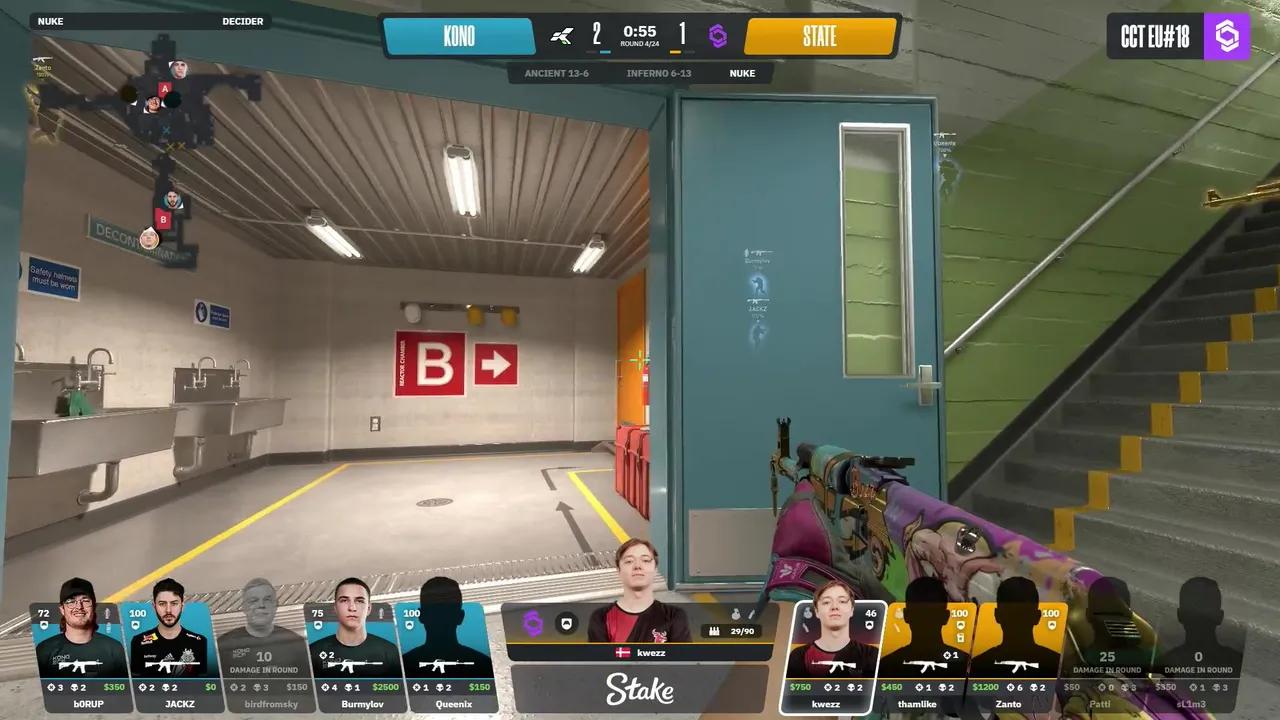The height and width of the screenshot is (720, 1280).
Task: Click the KONO team logo next to the score
Action: (560, 36)
